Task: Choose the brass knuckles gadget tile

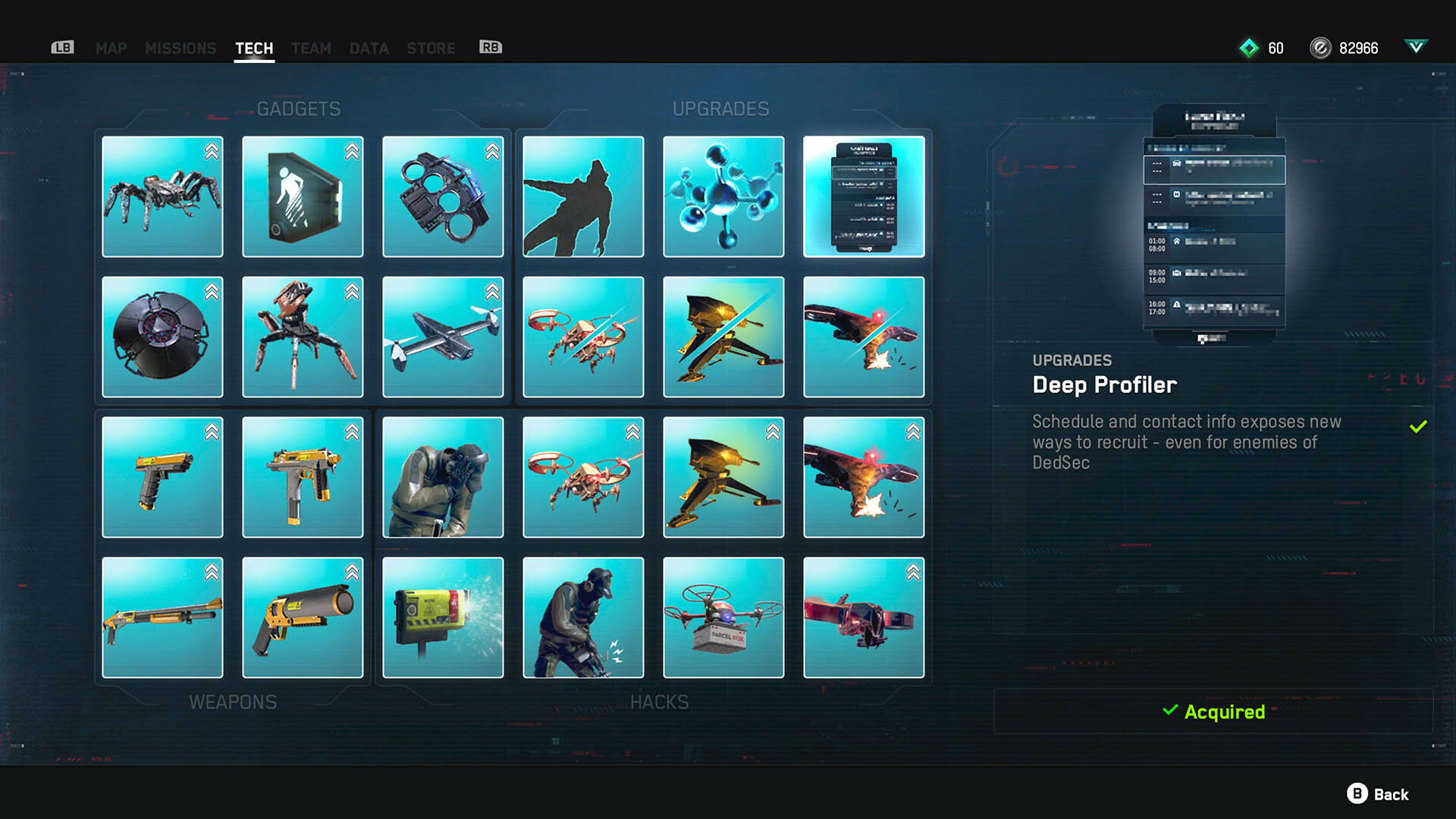Action: click(x=443, y=196)
